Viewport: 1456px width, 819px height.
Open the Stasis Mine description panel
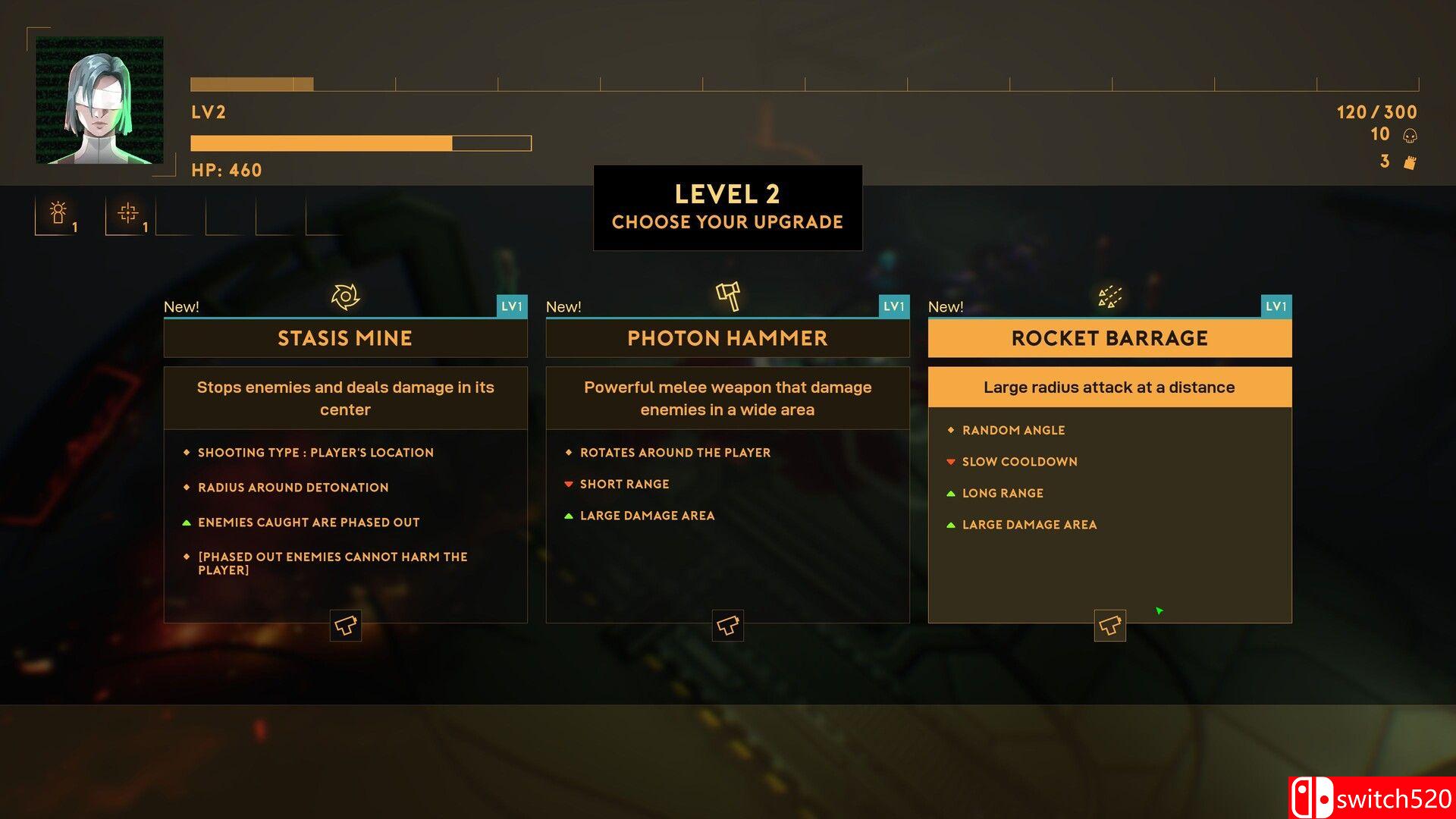click(345, 398)
